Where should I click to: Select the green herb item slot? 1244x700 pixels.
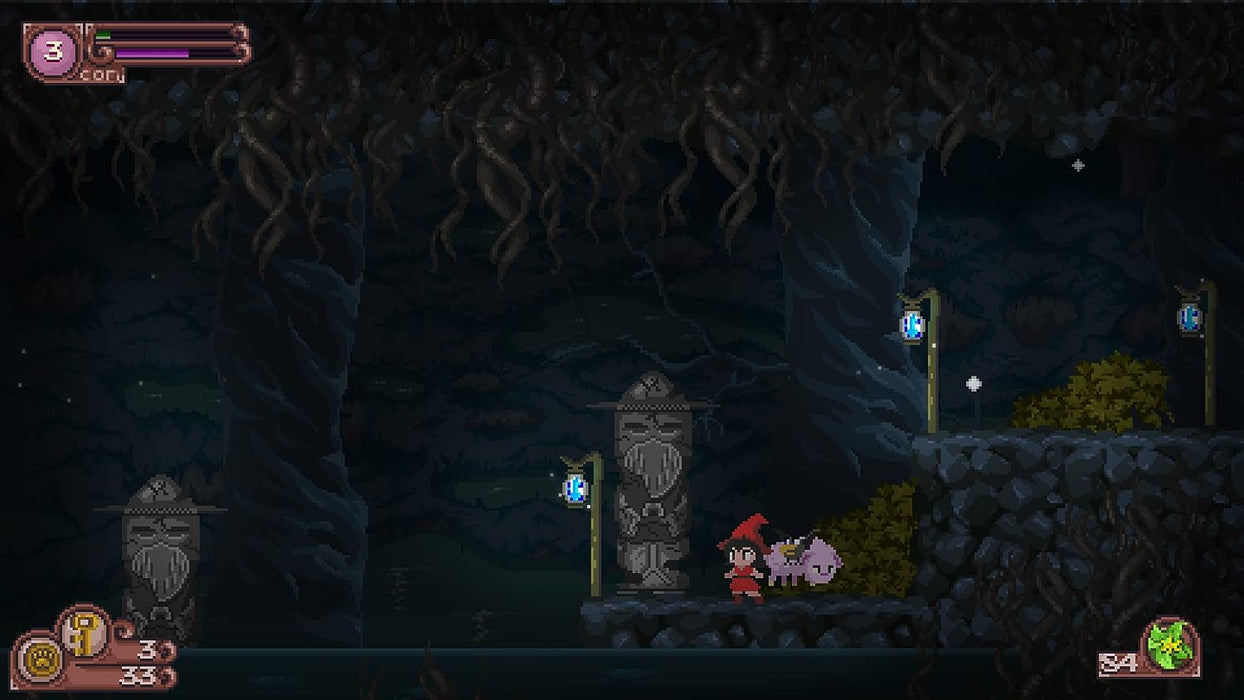(x=1171, y=645)
